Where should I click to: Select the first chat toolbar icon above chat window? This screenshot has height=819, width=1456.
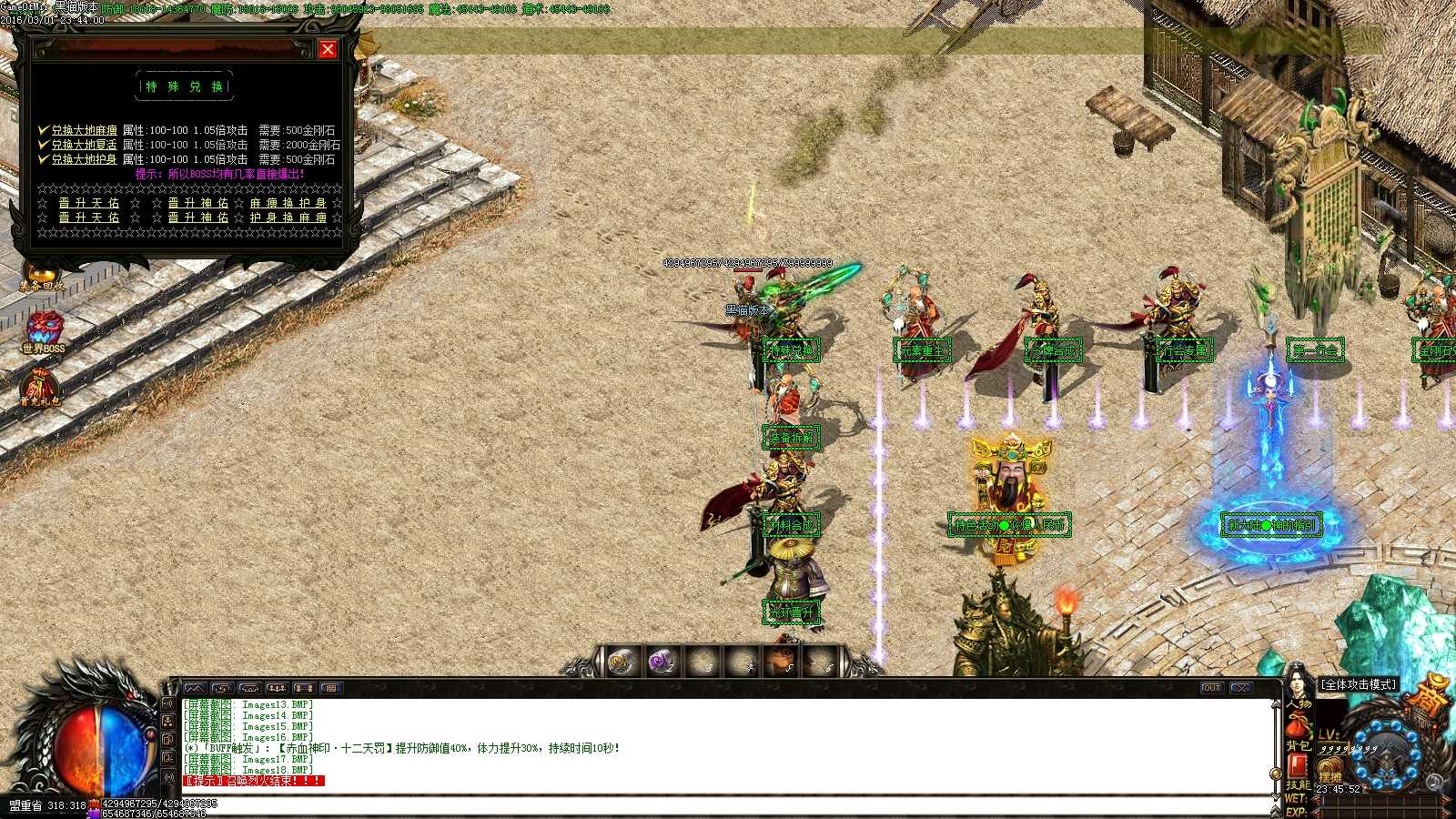click(x=196, y=689)
